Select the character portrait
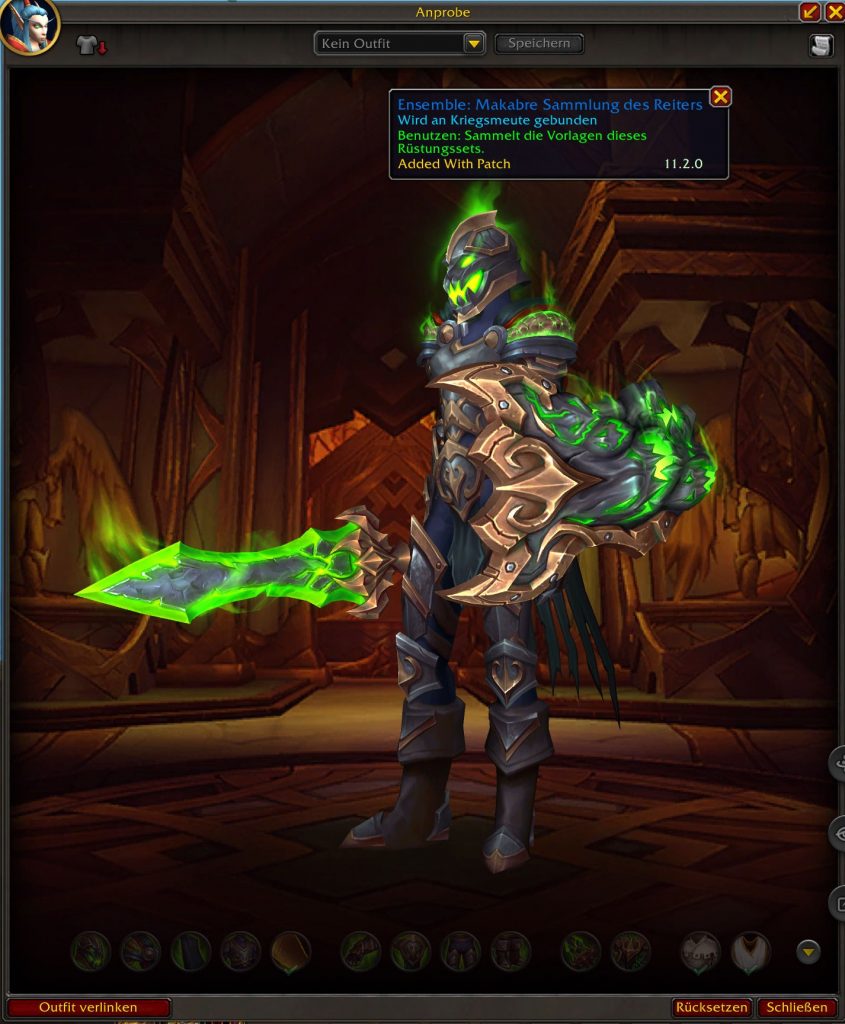This screenshot has height=1024, width=845. (x=29, y=26)
